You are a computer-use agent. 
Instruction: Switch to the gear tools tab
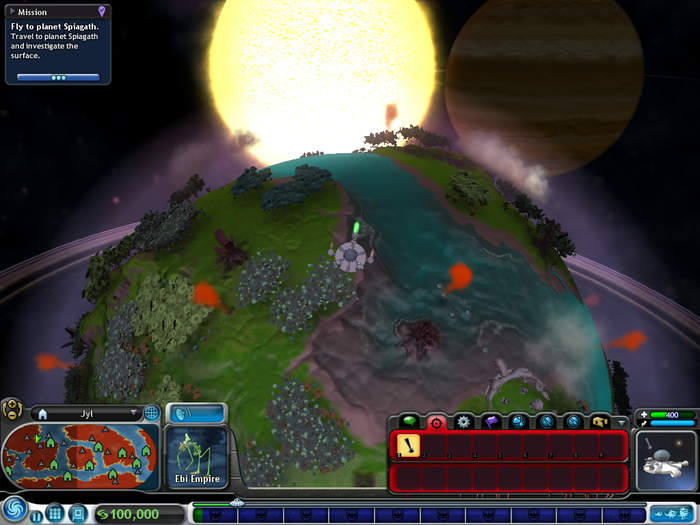click(x=463, y=422)
